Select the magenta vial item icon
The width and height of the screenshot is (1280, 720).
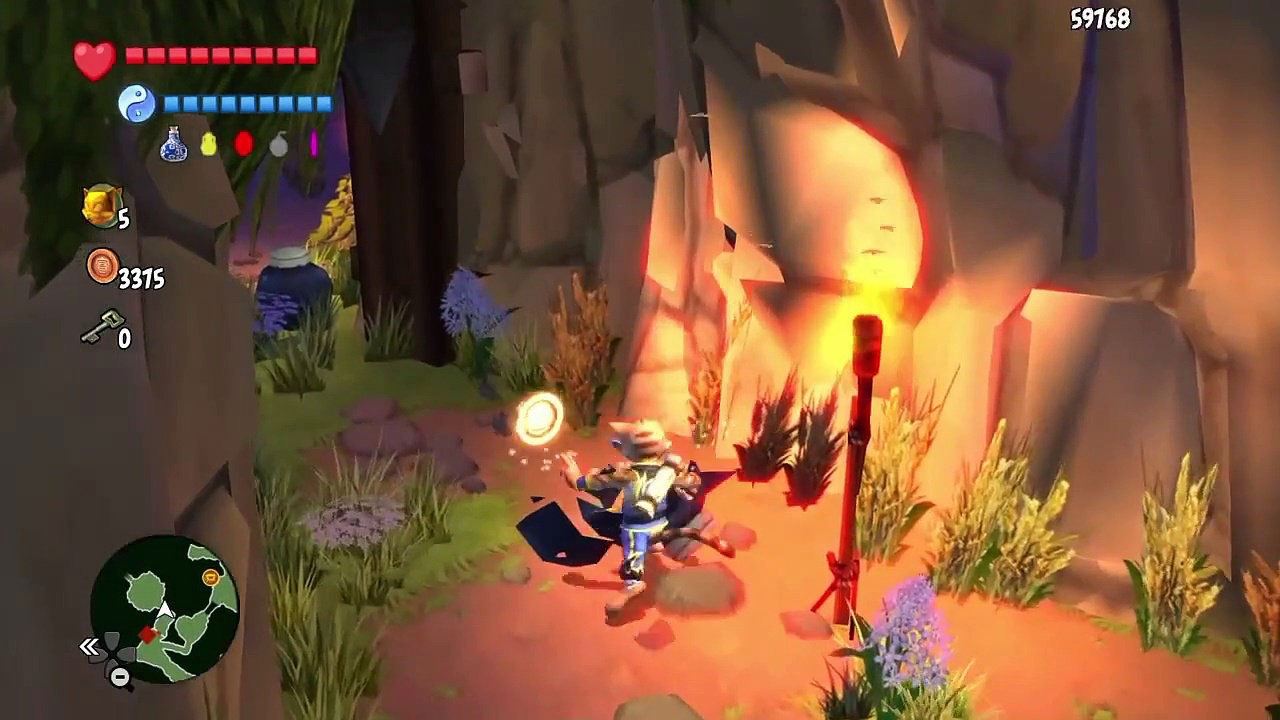coord(313,144)
